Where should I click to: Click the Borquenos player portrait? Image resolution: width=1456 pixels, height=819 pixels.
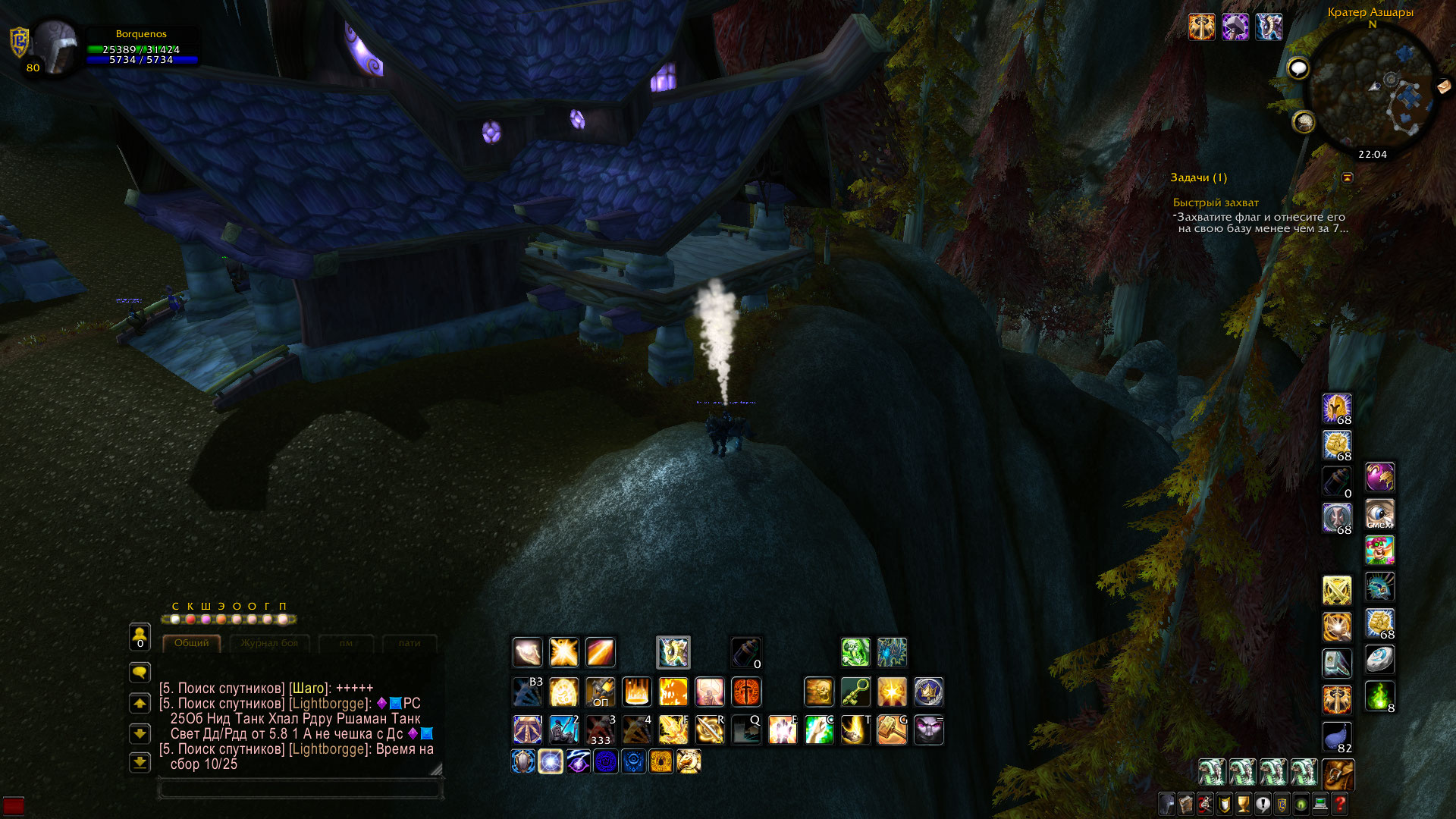point(55,47)
